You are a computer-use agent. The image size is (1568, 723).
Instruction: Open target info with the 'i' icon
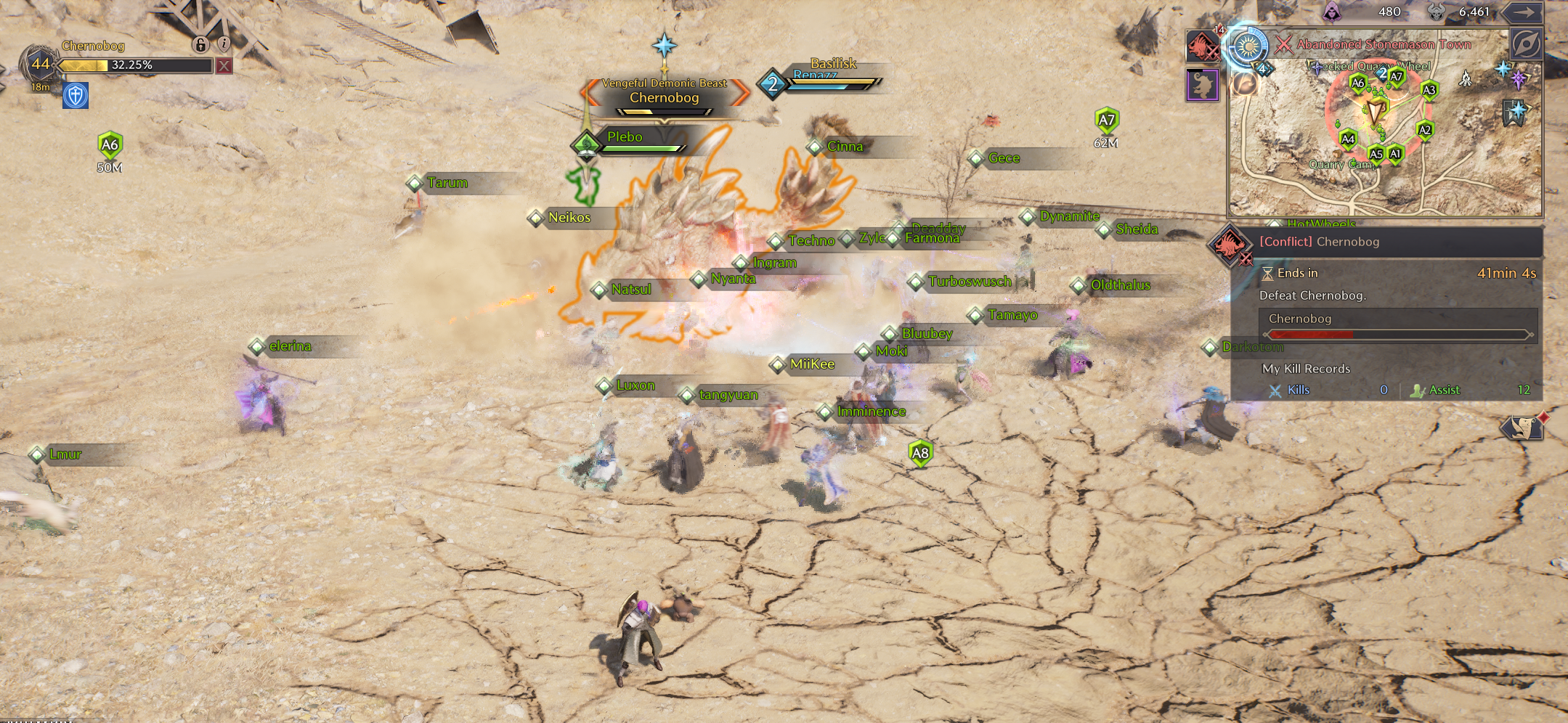224,44
